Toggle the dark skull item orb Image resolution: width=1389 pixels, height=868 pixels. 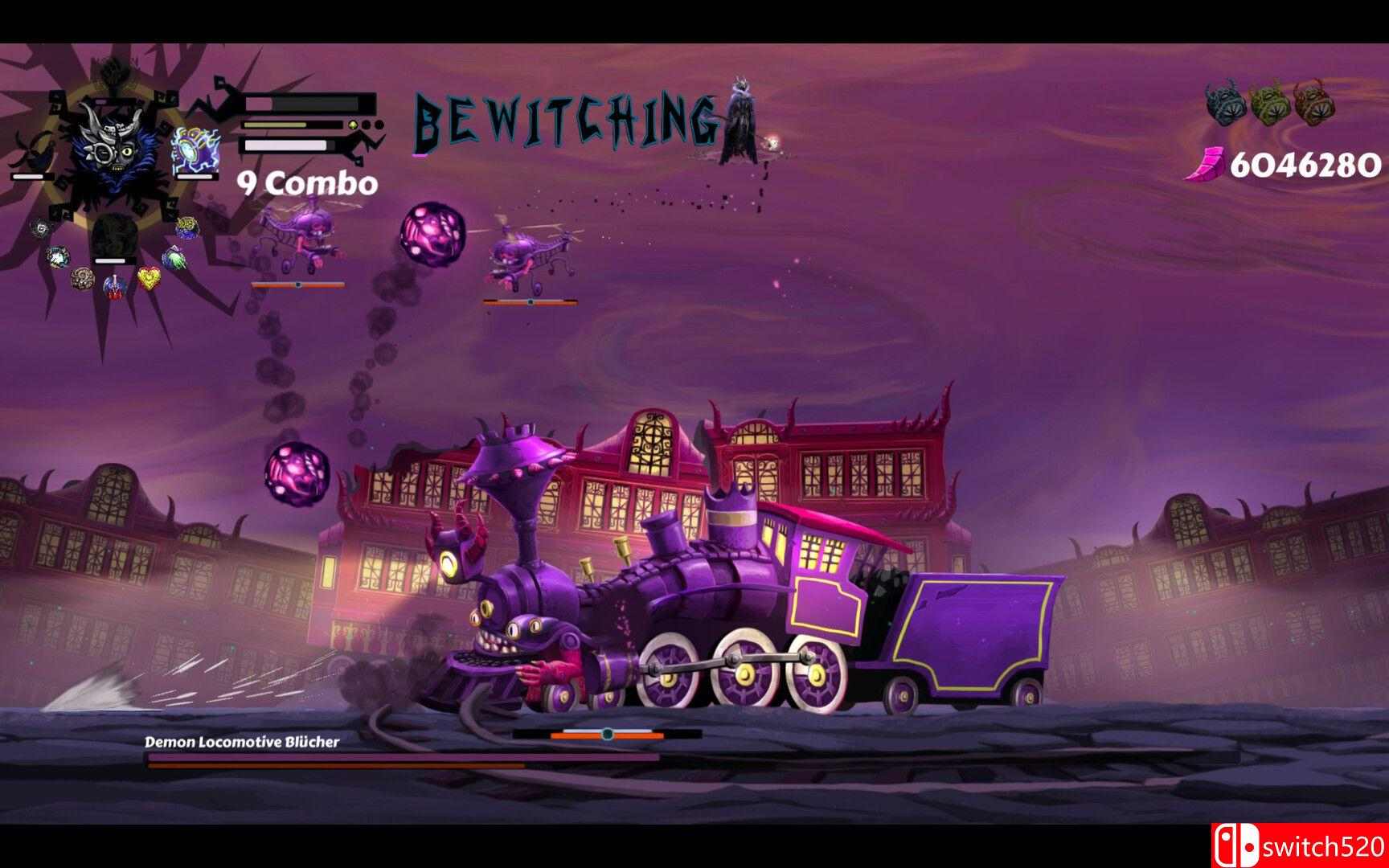pos(40,228)
